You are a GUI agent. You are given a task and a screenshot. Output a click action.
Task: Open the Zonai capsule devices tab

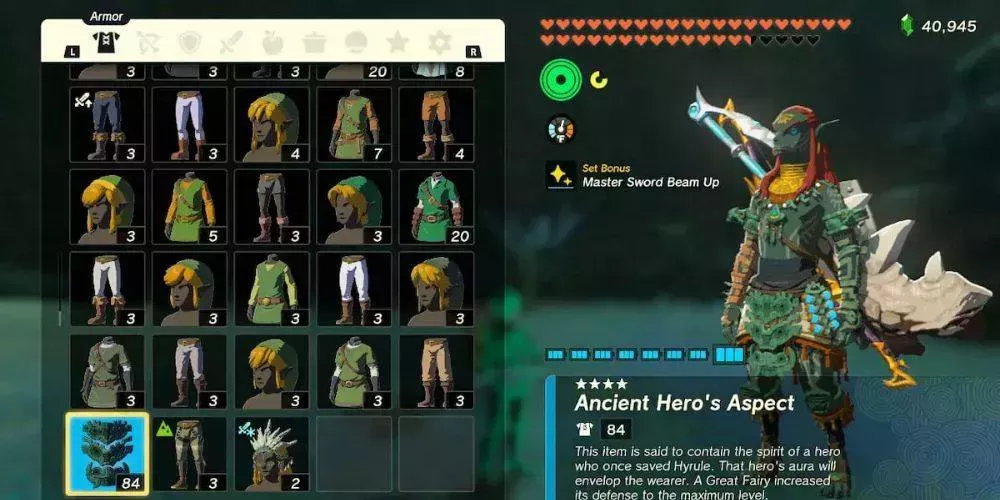click(x=356, y=42)
